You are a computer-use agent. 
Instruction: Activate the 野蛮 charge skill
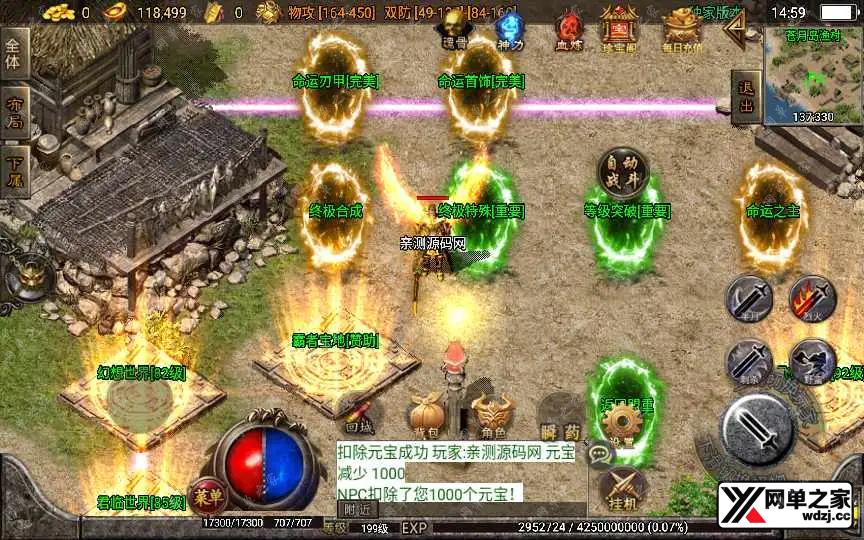click(812, 362)
